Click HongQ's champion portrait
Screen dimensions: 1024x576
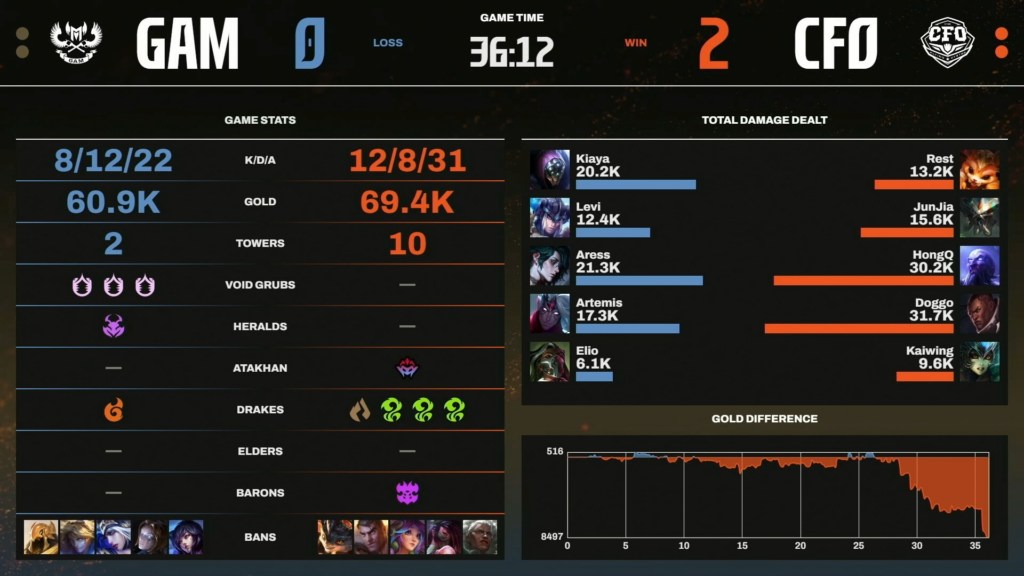click(979, 265)
